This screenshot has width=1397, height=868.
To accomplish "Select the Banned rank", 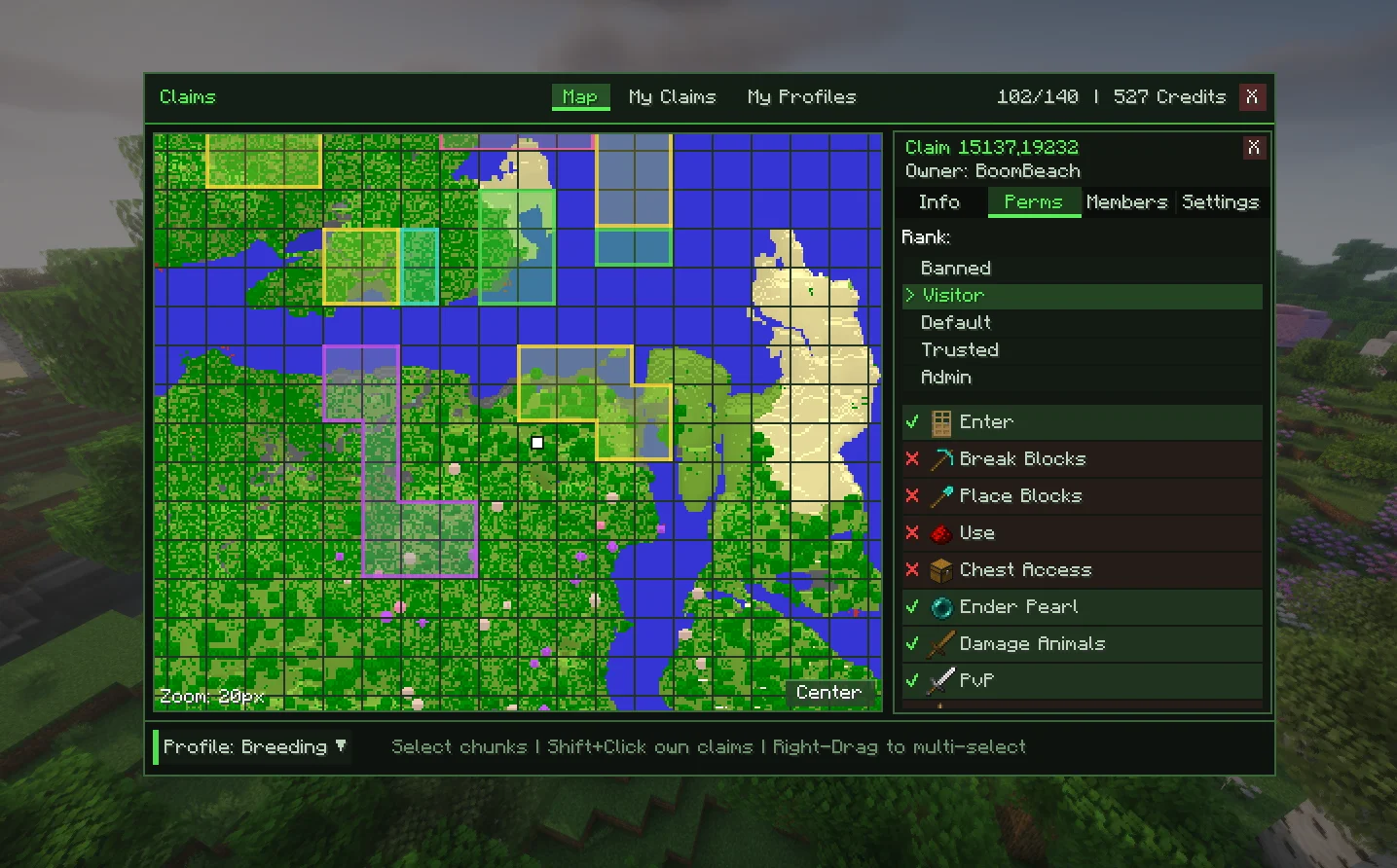I will [956, 268].
